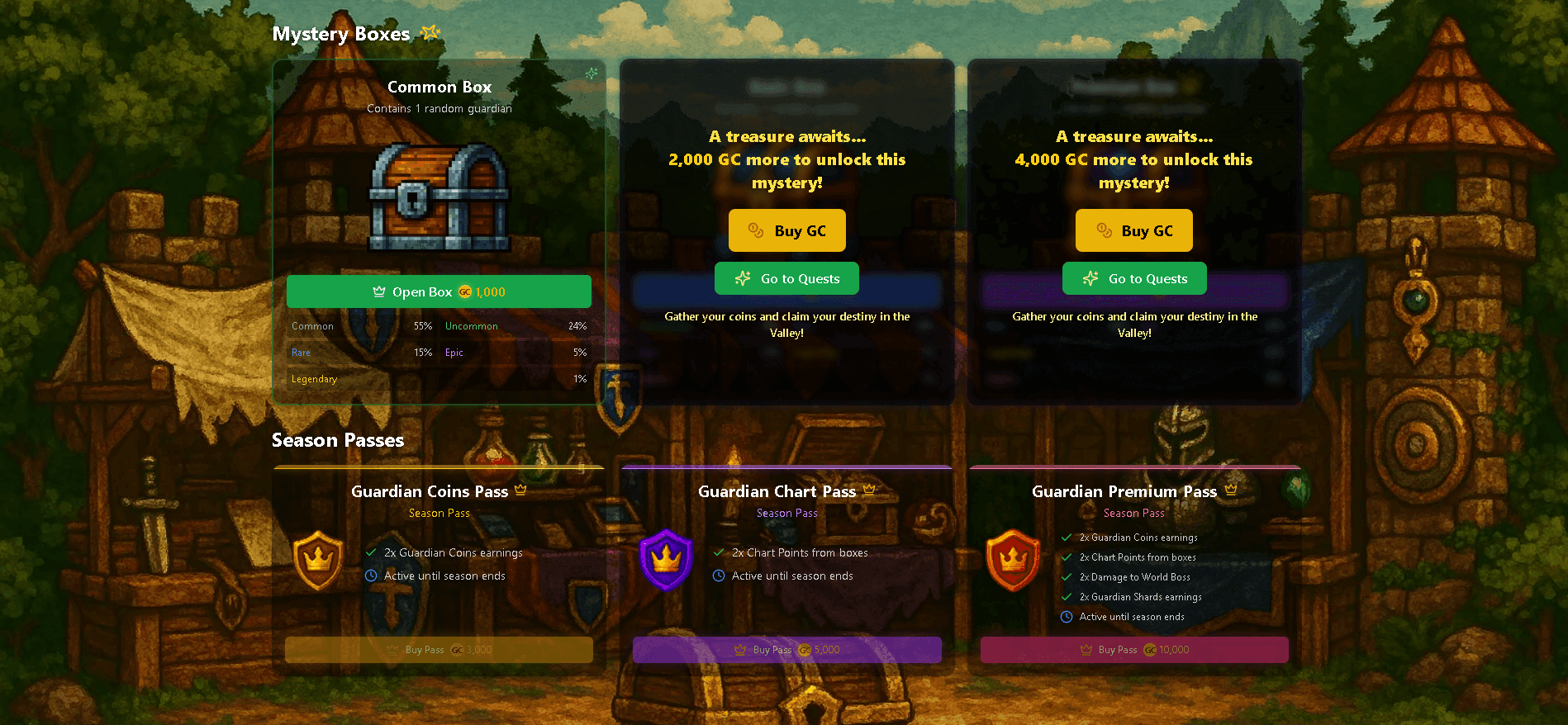Image resolution: width=1568 pixels, height=725 pixels.
Task: Click the sparkle icon beside Mystery Boxes heading
Action: 430,33
